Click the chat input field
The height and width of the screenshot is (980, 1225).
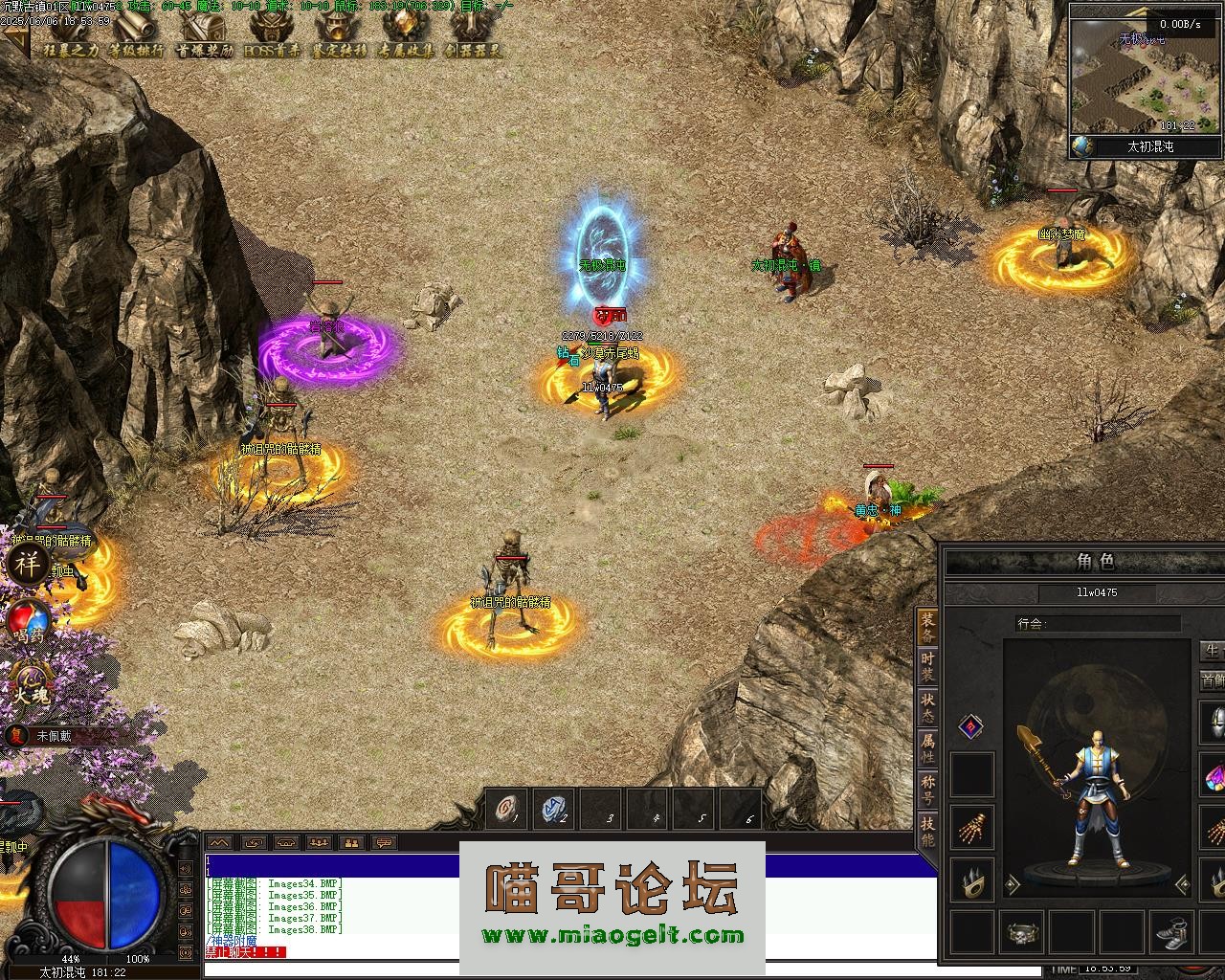[x=569, y=969]
